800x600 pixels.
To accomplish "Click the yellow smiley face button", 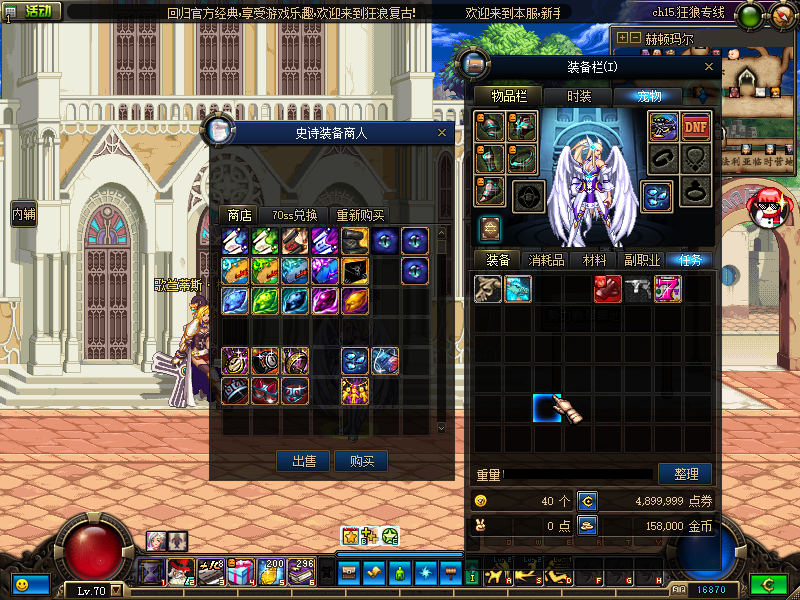I will [x=22, y=583].
